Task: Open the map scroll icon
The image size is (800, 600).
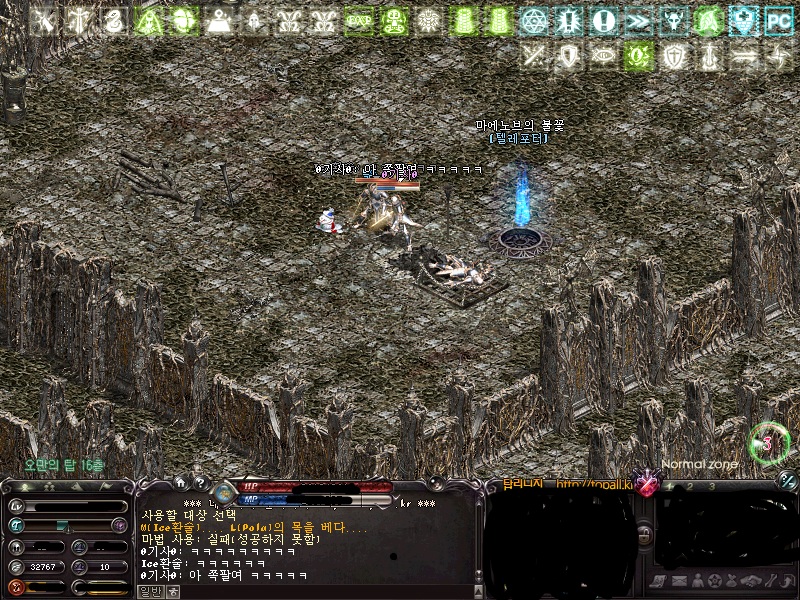Action: pyautogui.click(x=659, y=581)
